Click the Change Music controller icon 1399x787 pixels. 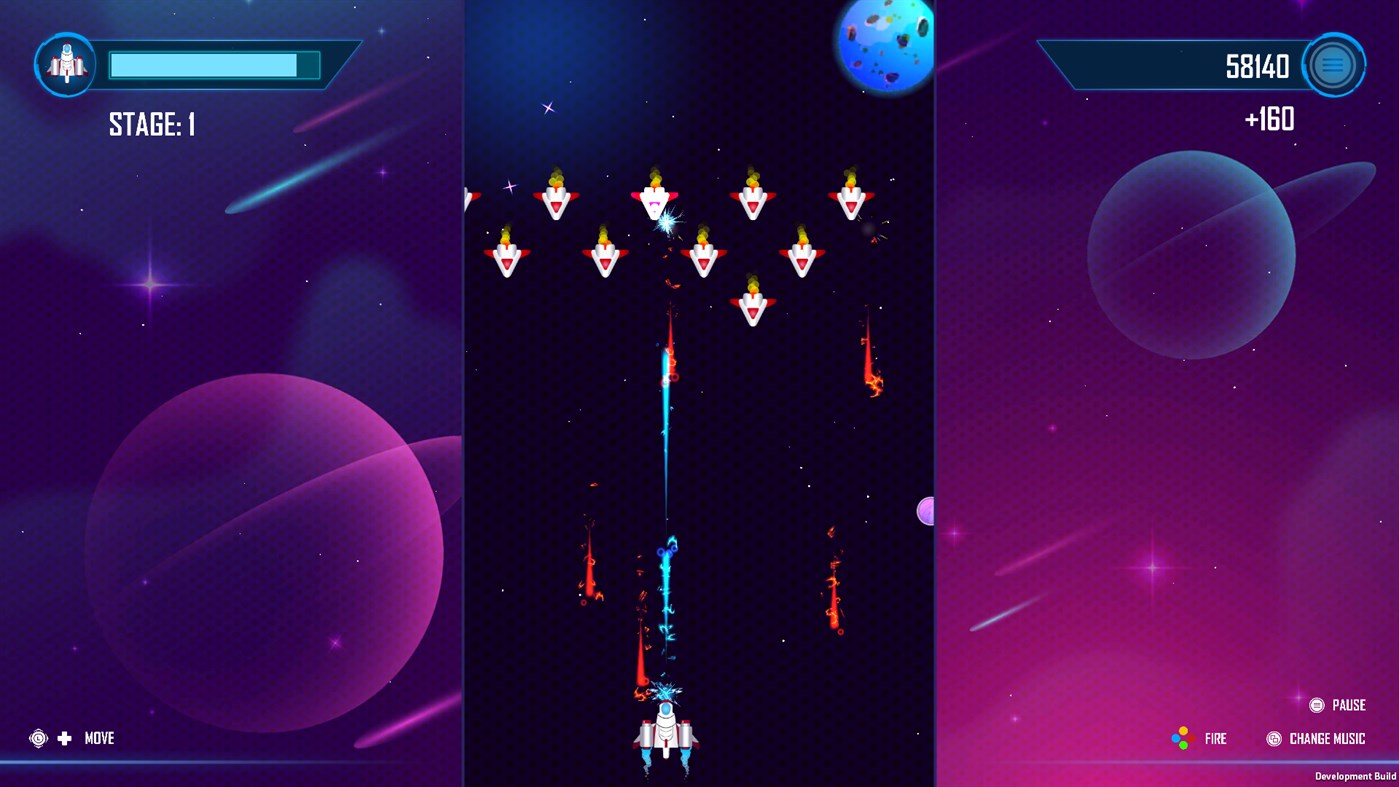click(x=1274, y=739)
